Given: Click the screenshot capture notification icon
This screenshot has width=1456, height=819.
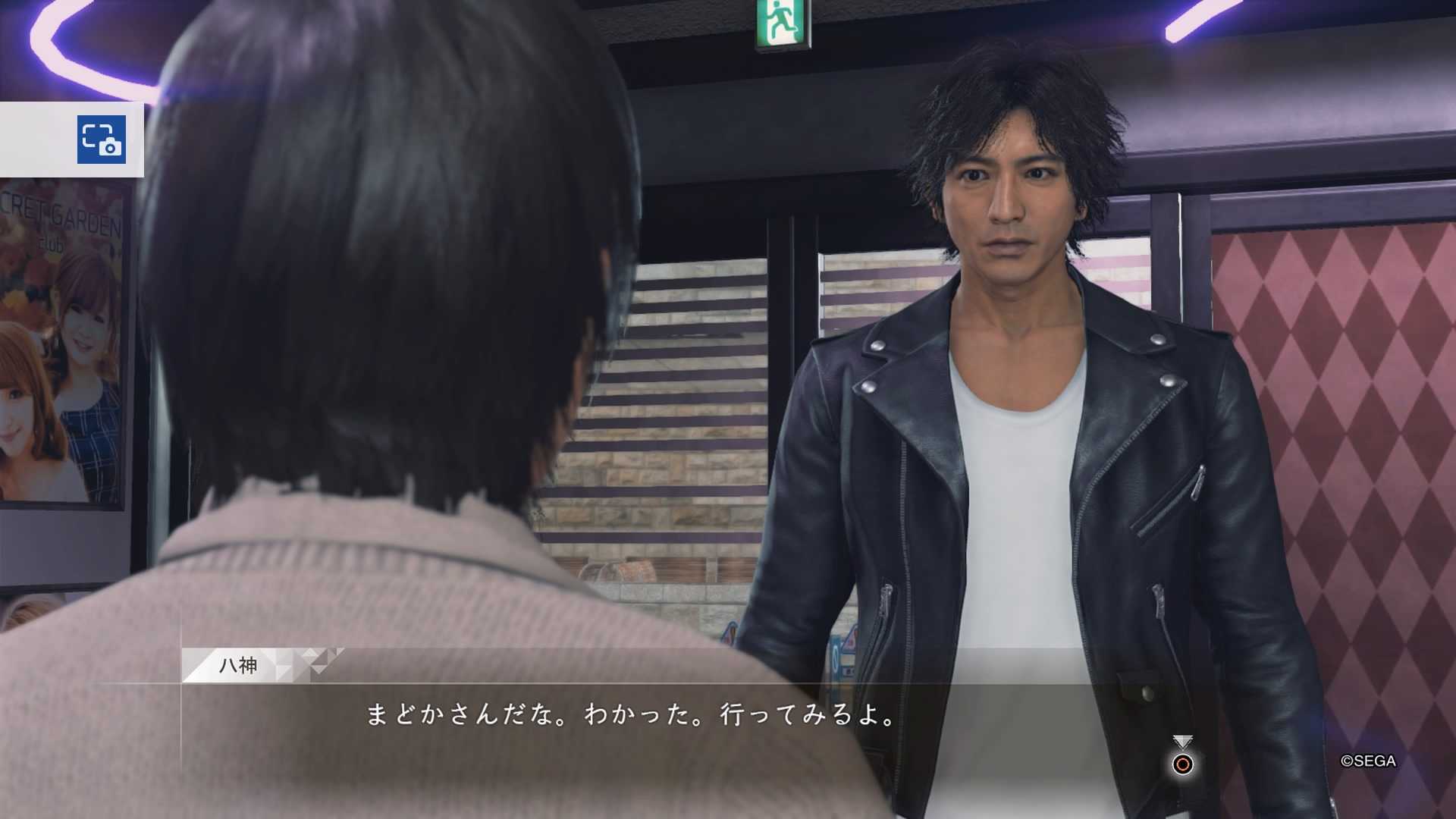Looking at the screenshot, I should [102, 140].
